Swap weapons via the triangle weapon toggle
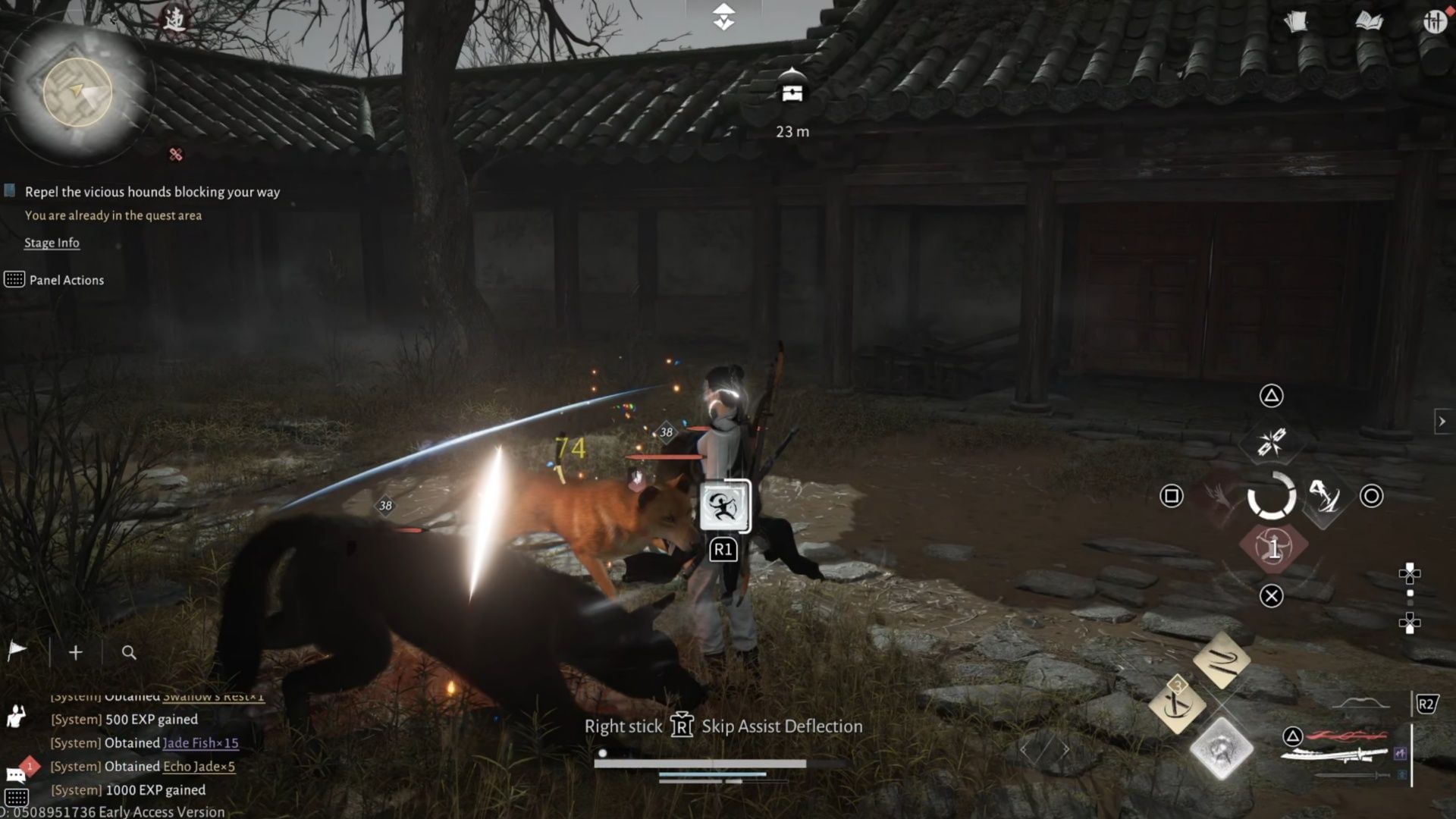The width and height of the screenshot is (1456, 819). point(1293,737)
